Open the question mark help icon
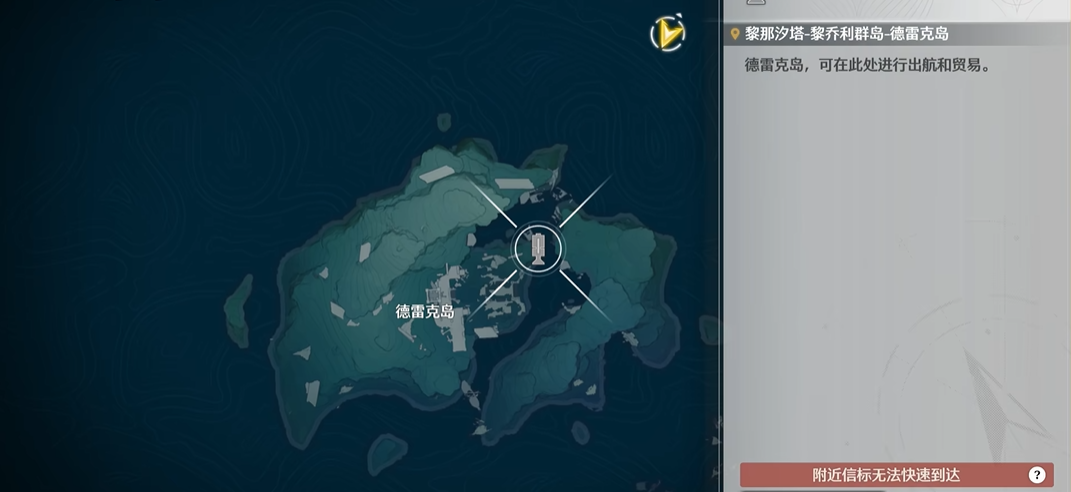 tap(1037, 475)
